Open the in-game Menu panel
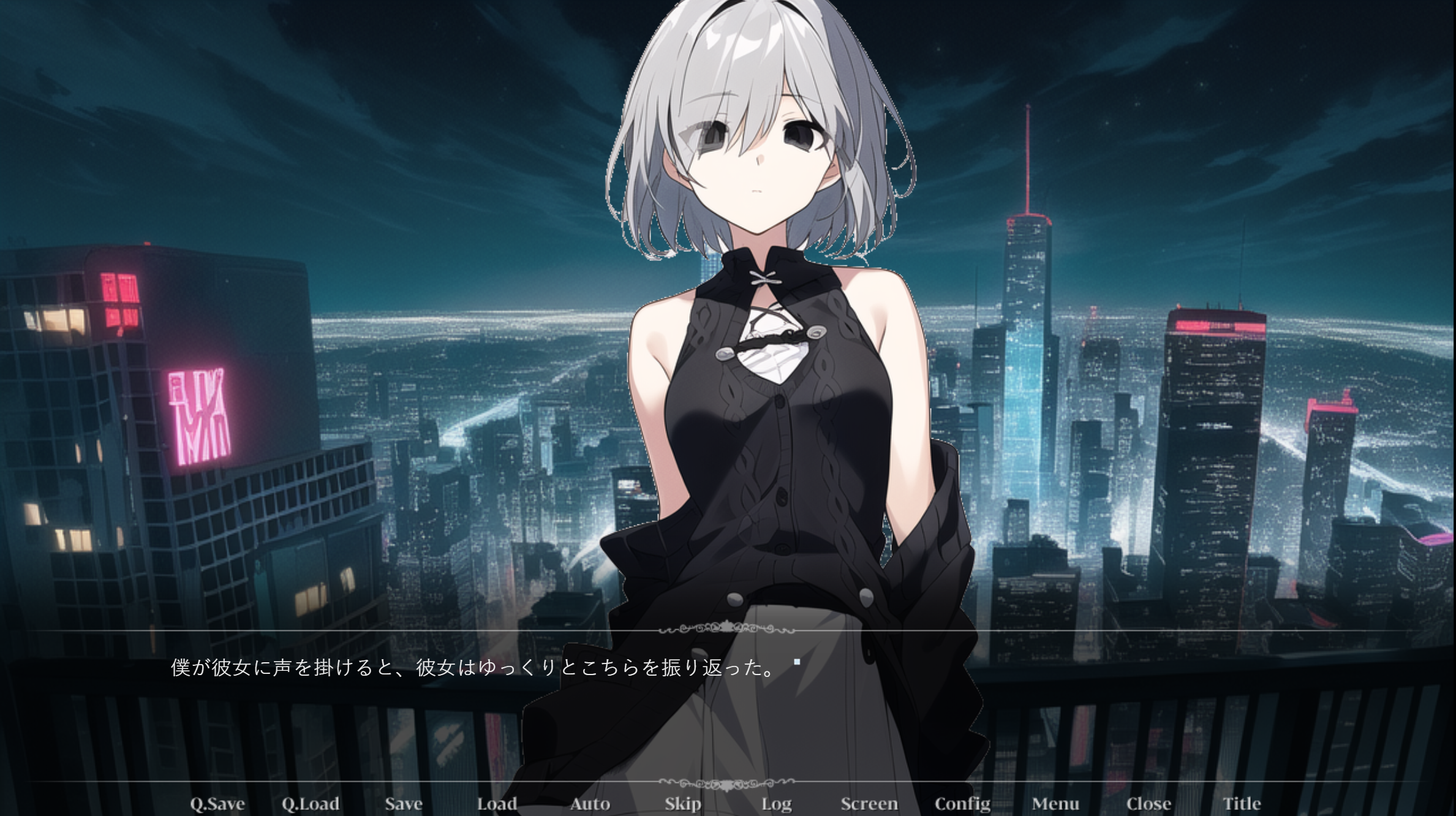The width and height of the screenshot is (1456, 816). pos(1055,803)
